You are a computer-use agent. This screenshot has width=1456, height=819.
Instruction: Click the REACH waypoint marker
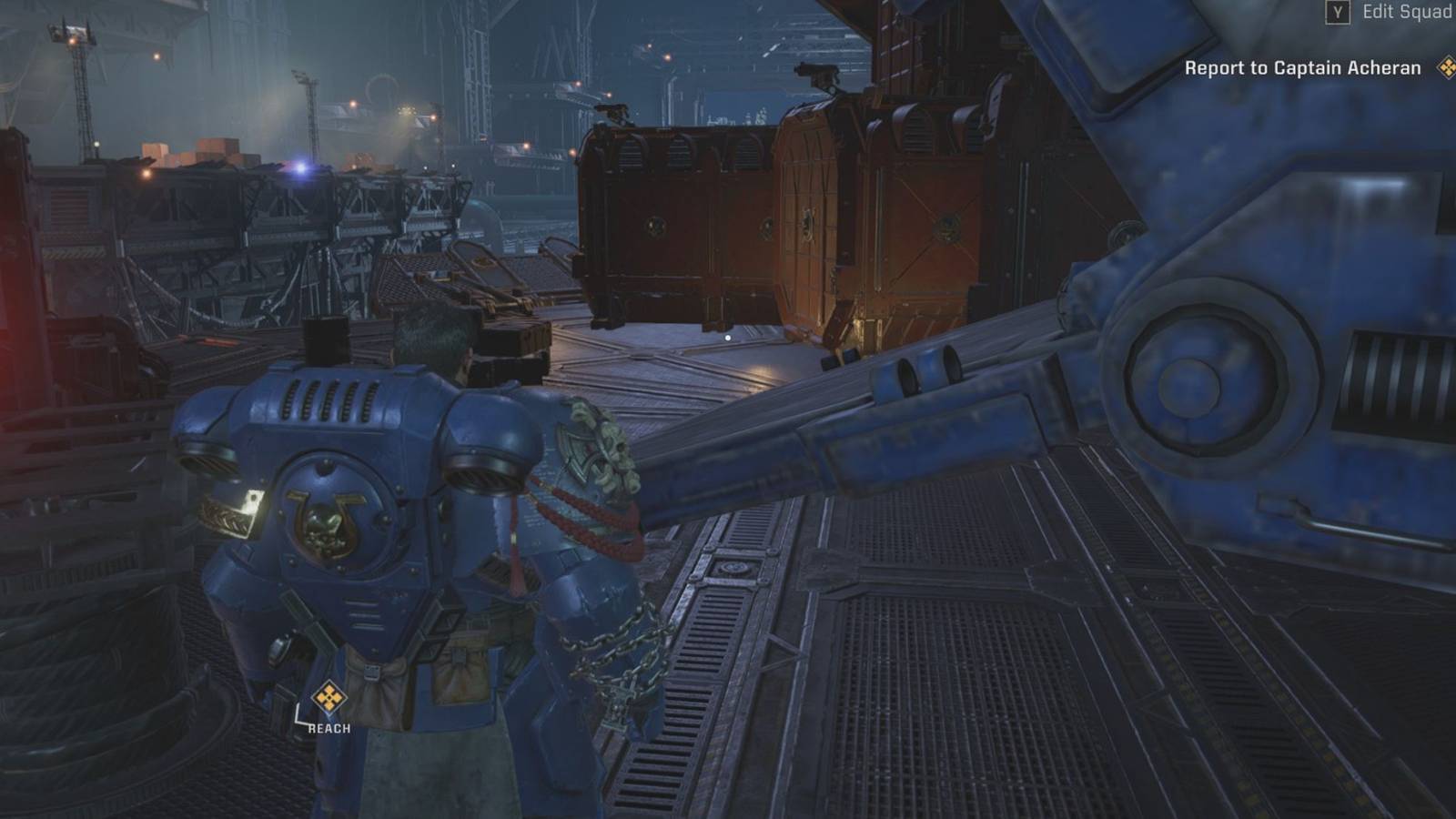tap(329, 699)
